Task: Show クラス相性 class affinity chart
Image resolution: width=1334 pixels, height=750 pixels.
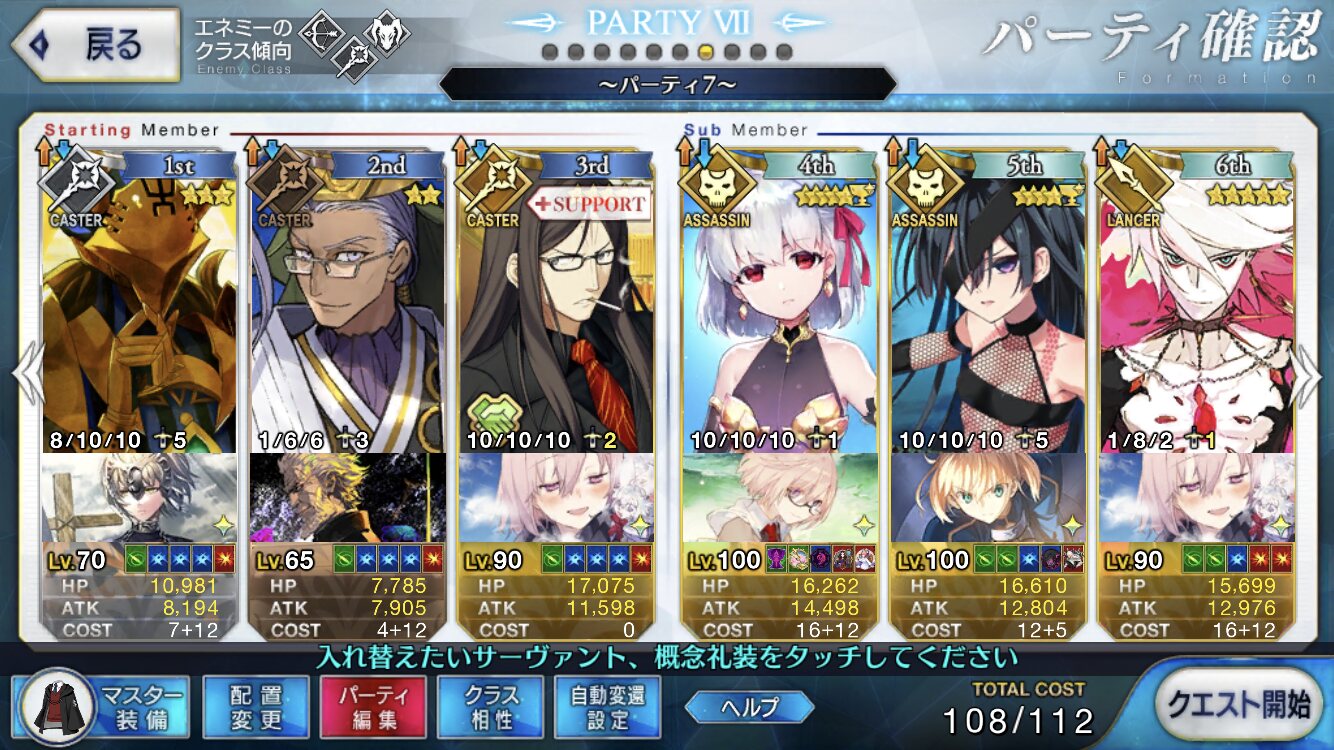Action: click(490, 707)
